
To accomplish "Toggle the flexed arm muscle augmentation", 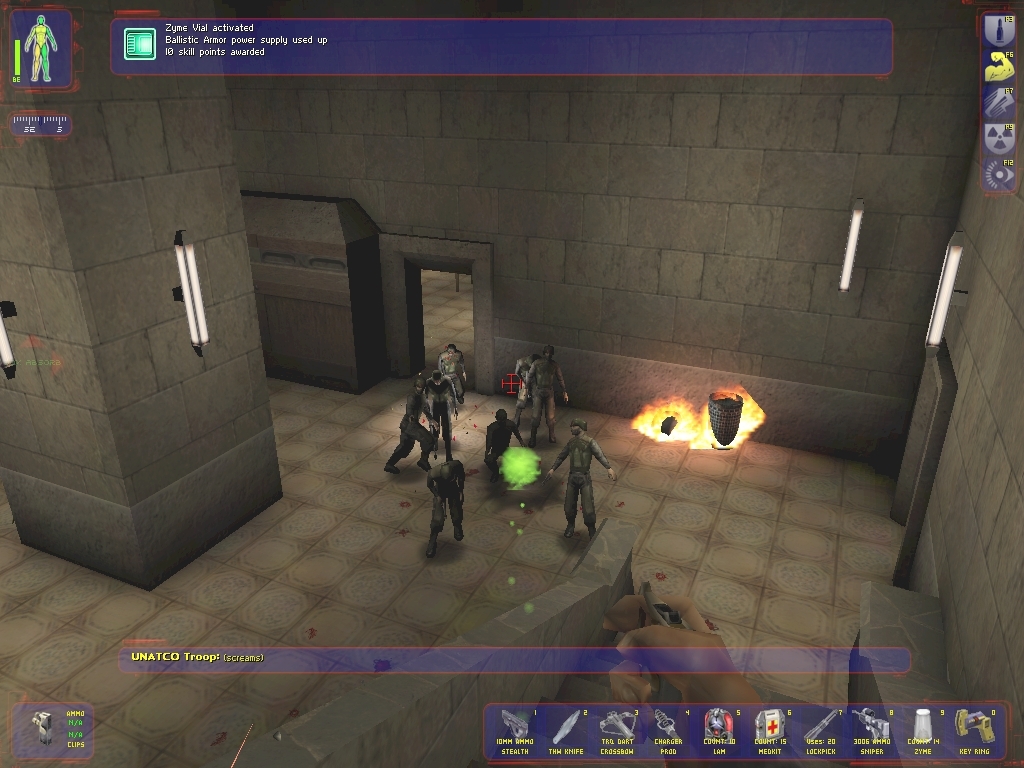I will pos(999,67).
